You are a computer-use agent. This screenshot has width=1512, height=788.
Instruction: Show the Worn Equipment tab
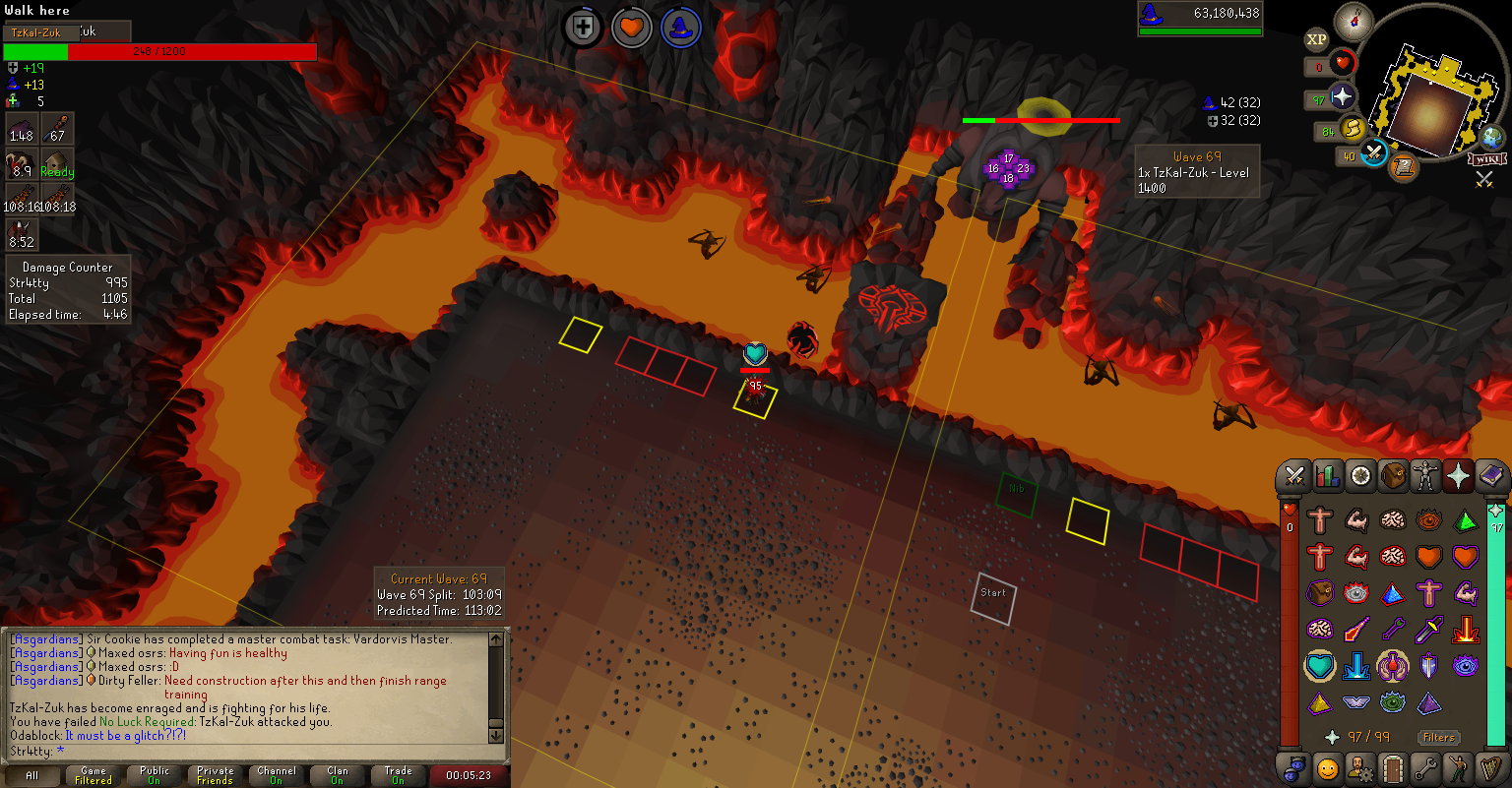(1425, 477)
